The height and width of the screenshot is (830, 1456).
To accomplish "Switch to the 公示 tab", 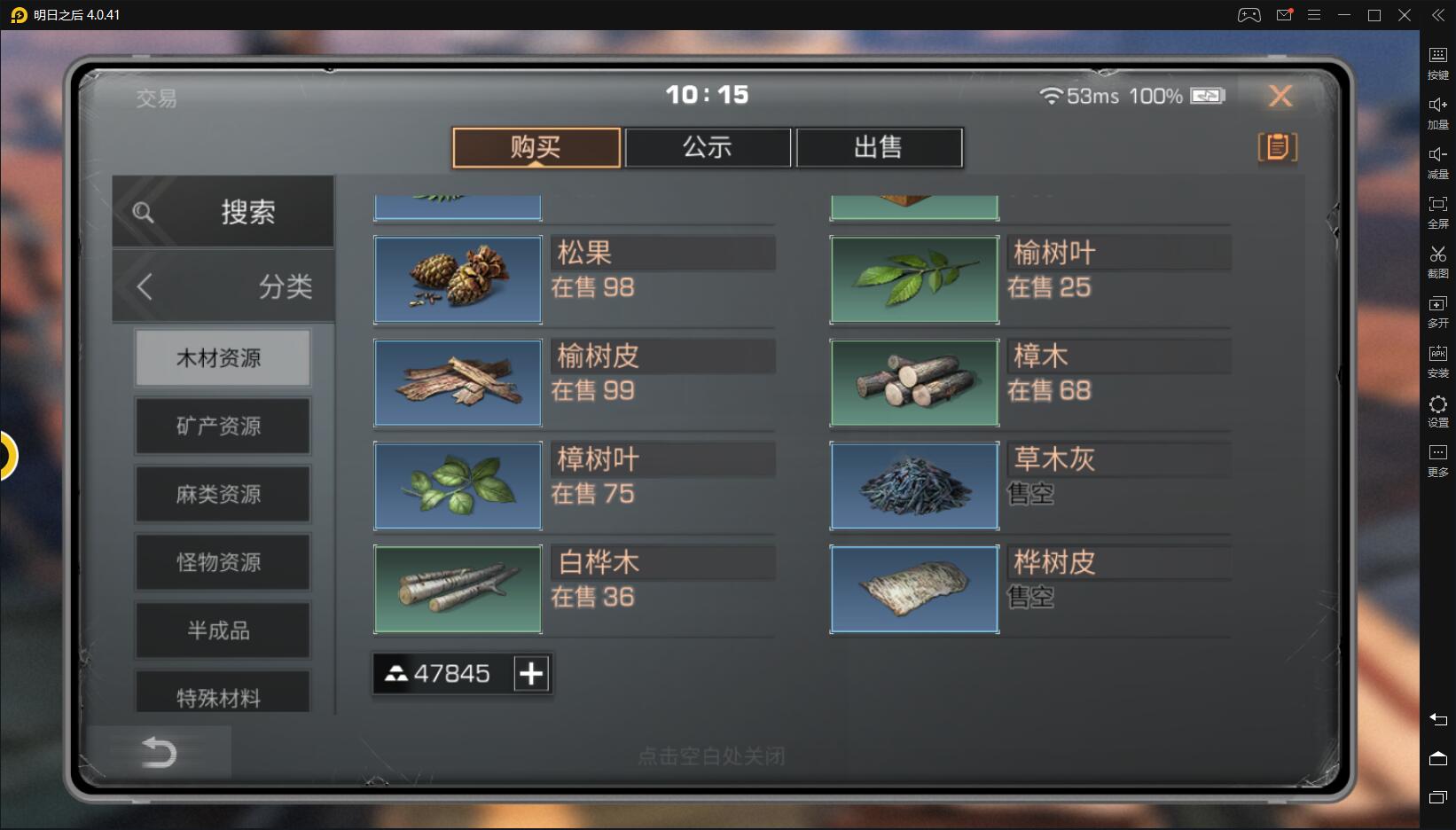I will pos(708,147).
